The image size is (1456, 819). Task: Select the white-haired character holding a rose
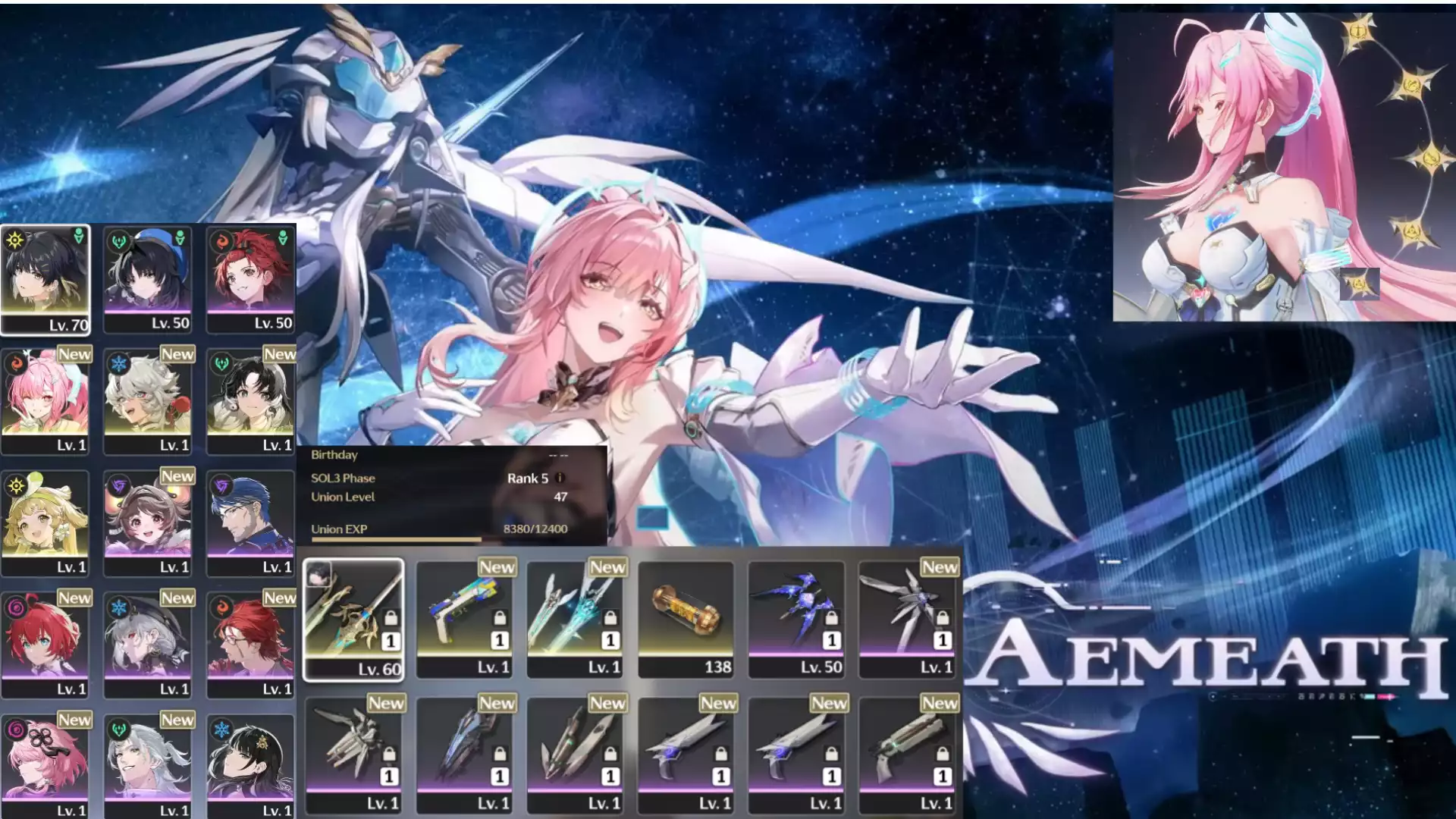[x=148, y=400]
